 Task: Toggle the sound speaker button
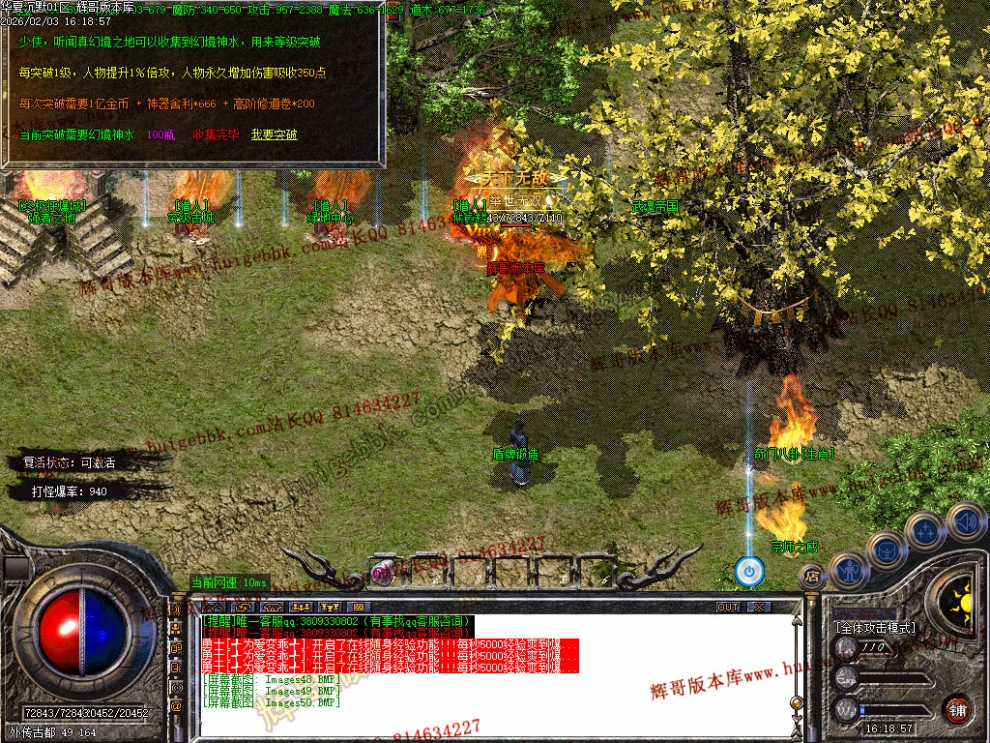[966, 521]
